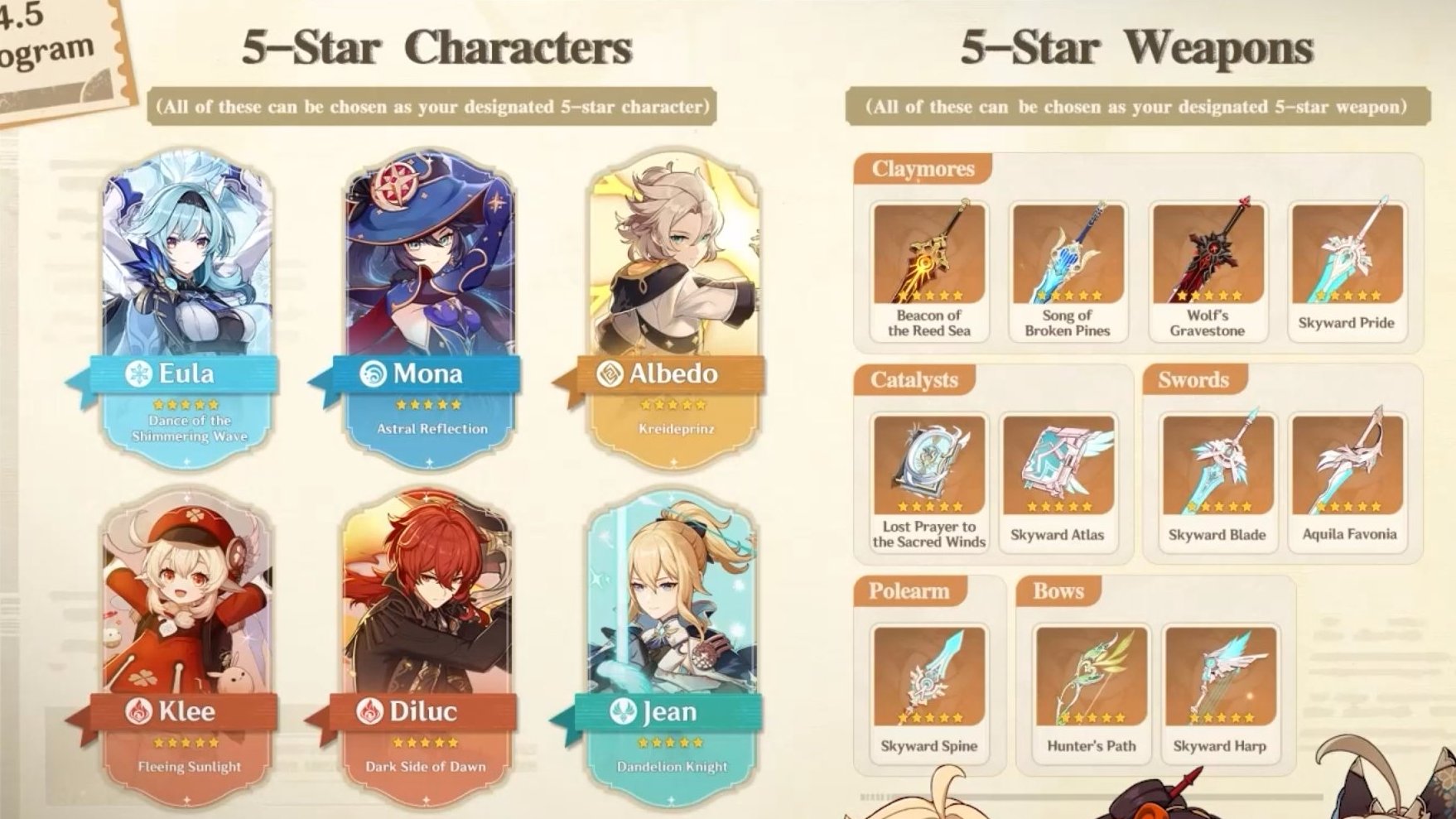1456x819 pixels.
Task: Select the Beacon of the Reed Sea claymore
Action: coord(928,269)
